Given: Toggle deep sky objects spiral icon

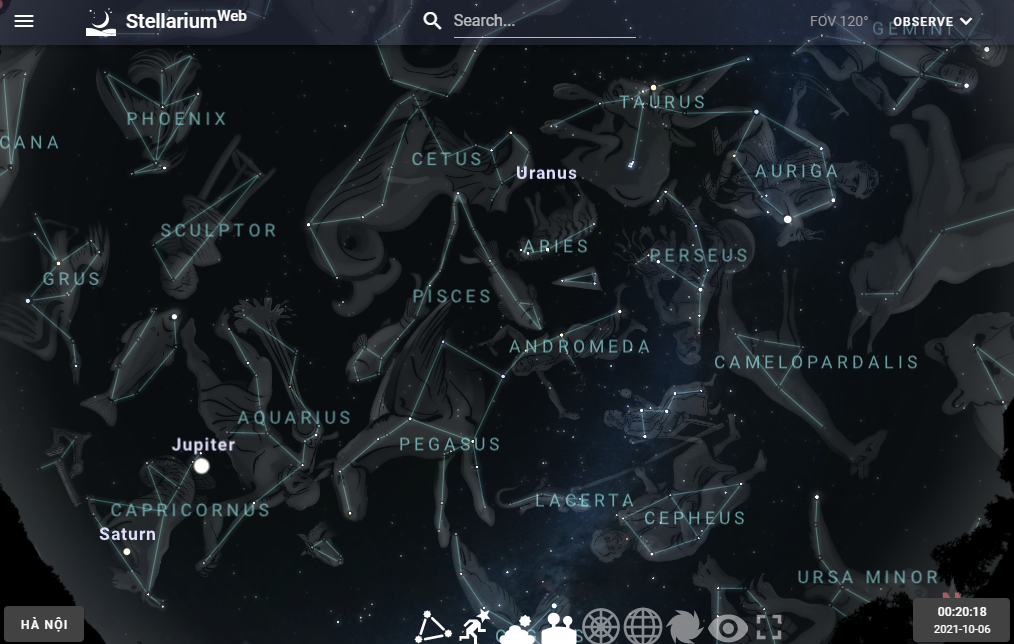Looking at the screenshot, I should pos(685,628).
